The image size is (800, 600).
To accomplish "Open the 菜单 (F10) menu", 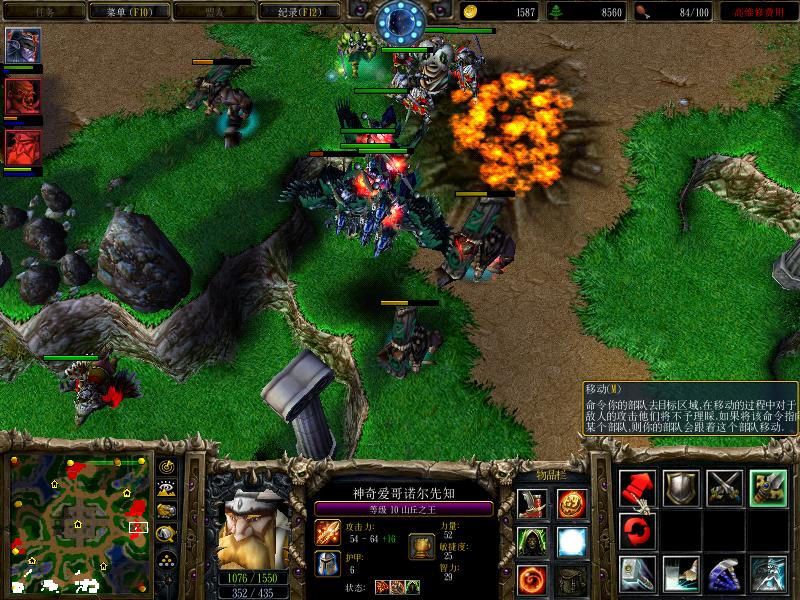I will point(118,12).
